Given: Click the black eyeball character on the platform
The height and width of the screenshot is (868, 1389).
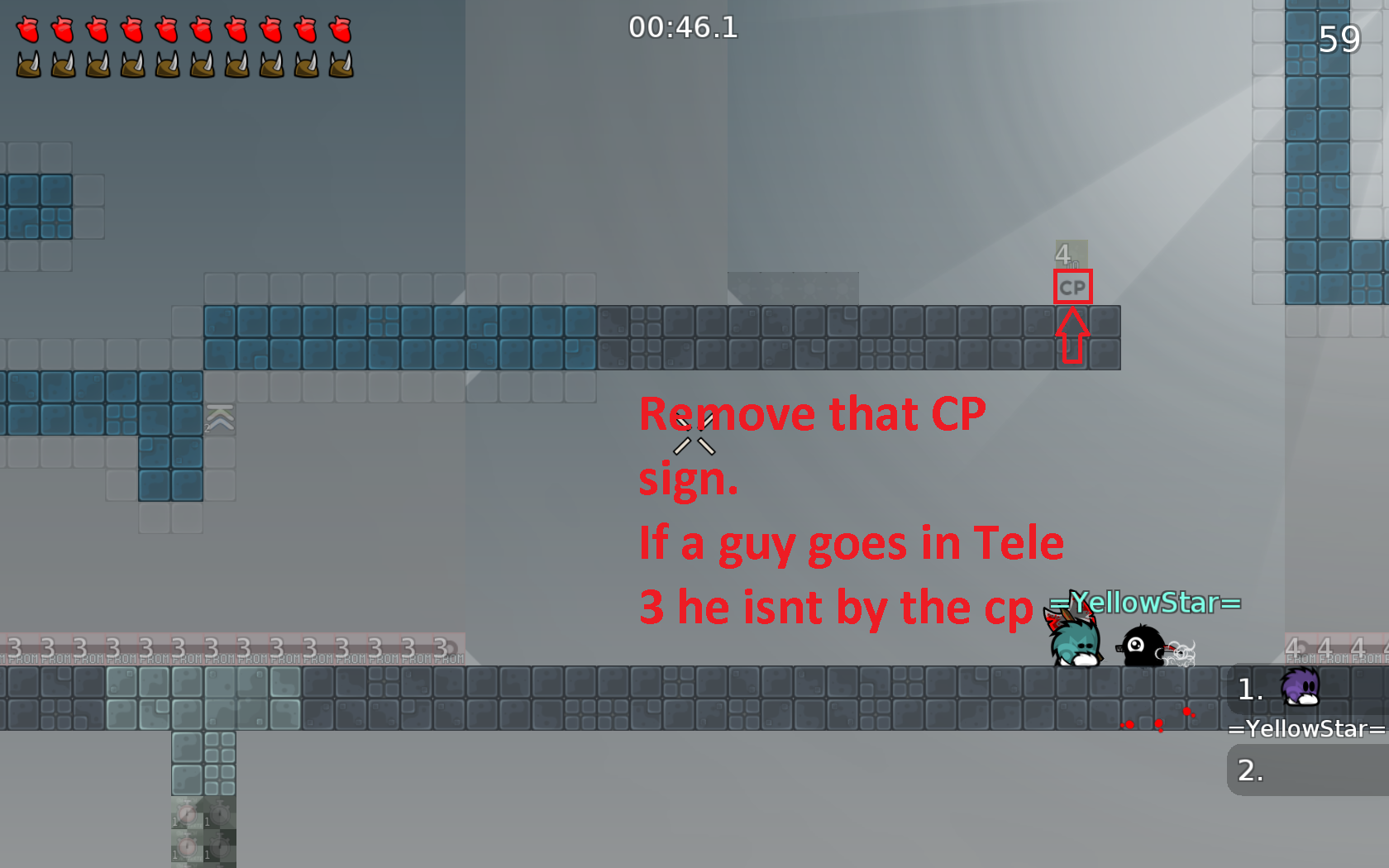Looking at the screenshot, I should 1143,646.
